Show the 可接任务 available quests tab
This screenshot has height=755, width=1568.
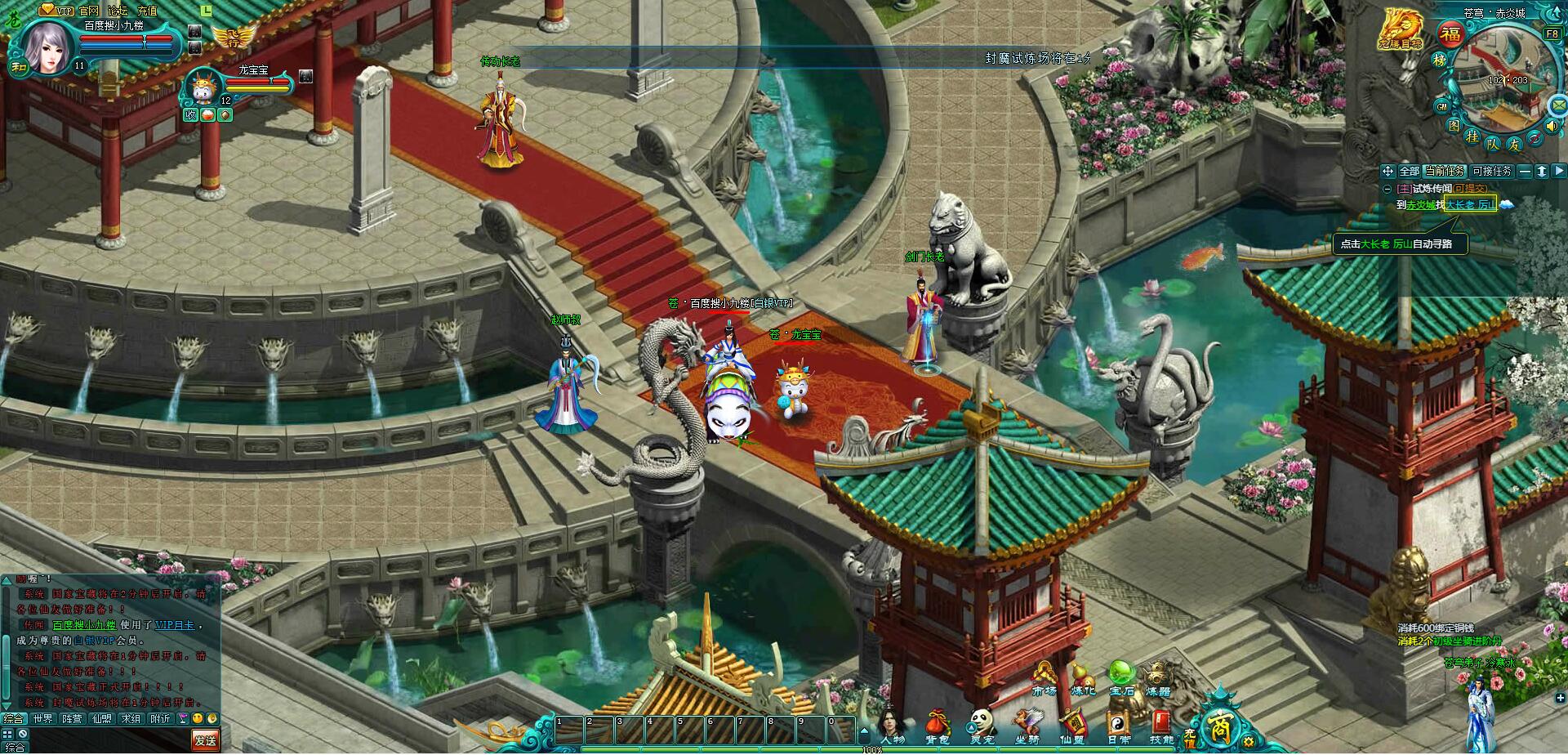(x=1492, y=172)
